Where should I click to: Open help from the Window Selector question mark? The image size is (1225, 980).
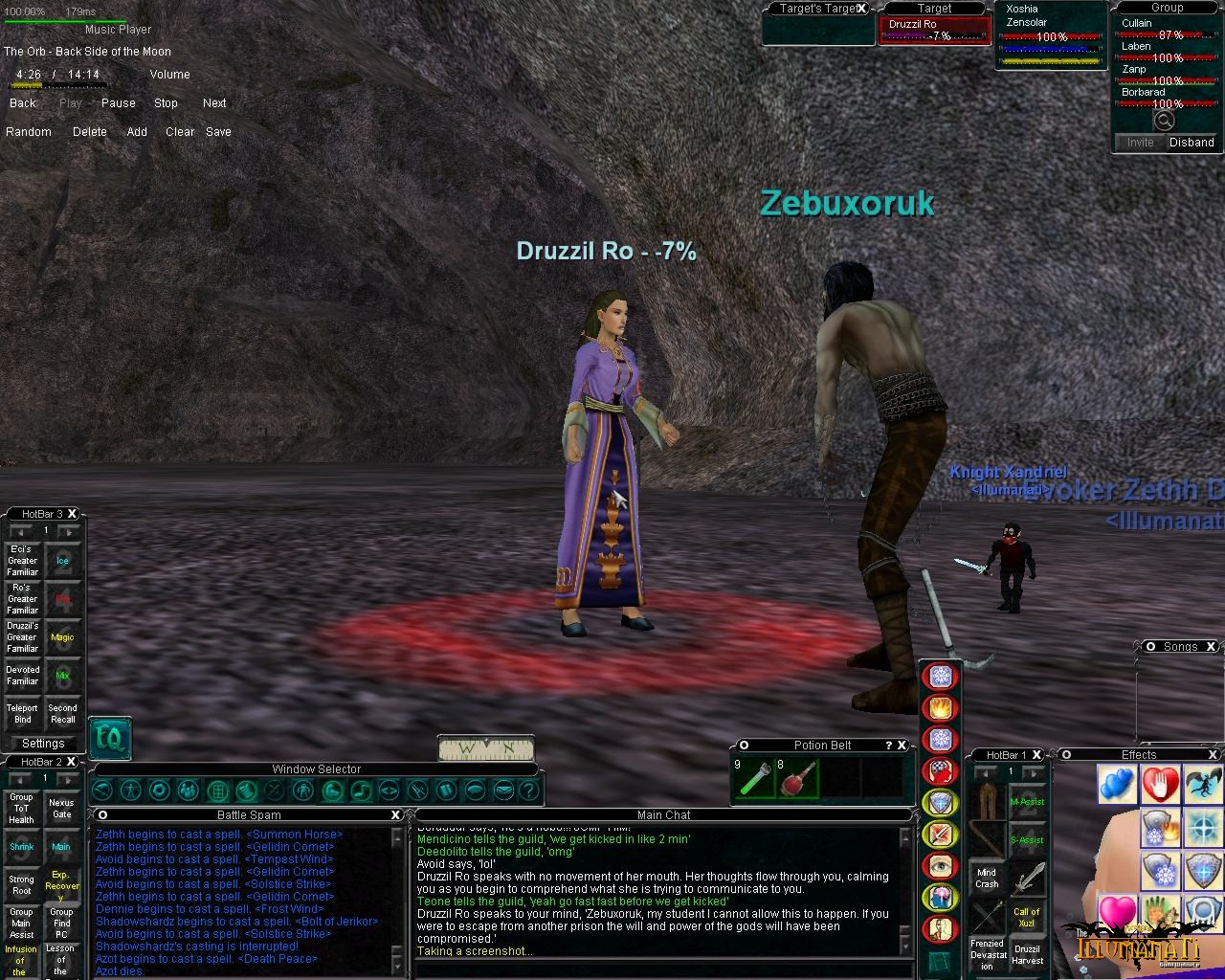[529, 791]
